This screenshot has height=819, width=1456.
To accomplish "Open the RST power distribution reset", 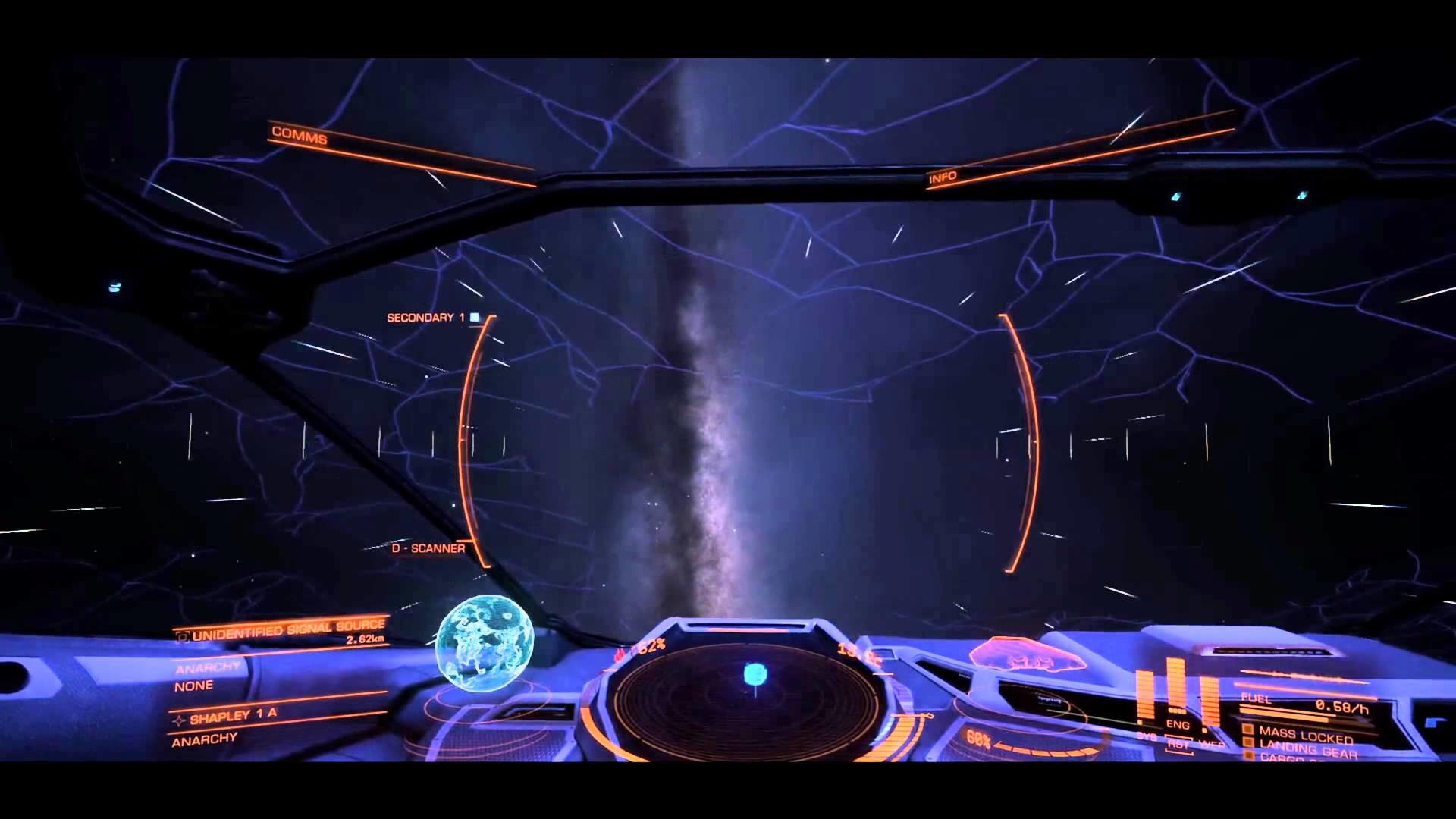I will point(1178,744).
